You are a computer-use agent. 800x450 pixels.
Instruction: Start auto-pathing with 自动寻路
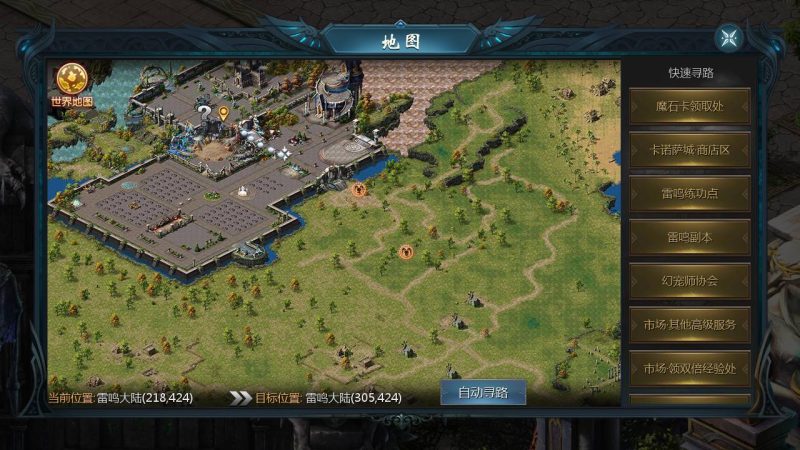coord(482,392)
